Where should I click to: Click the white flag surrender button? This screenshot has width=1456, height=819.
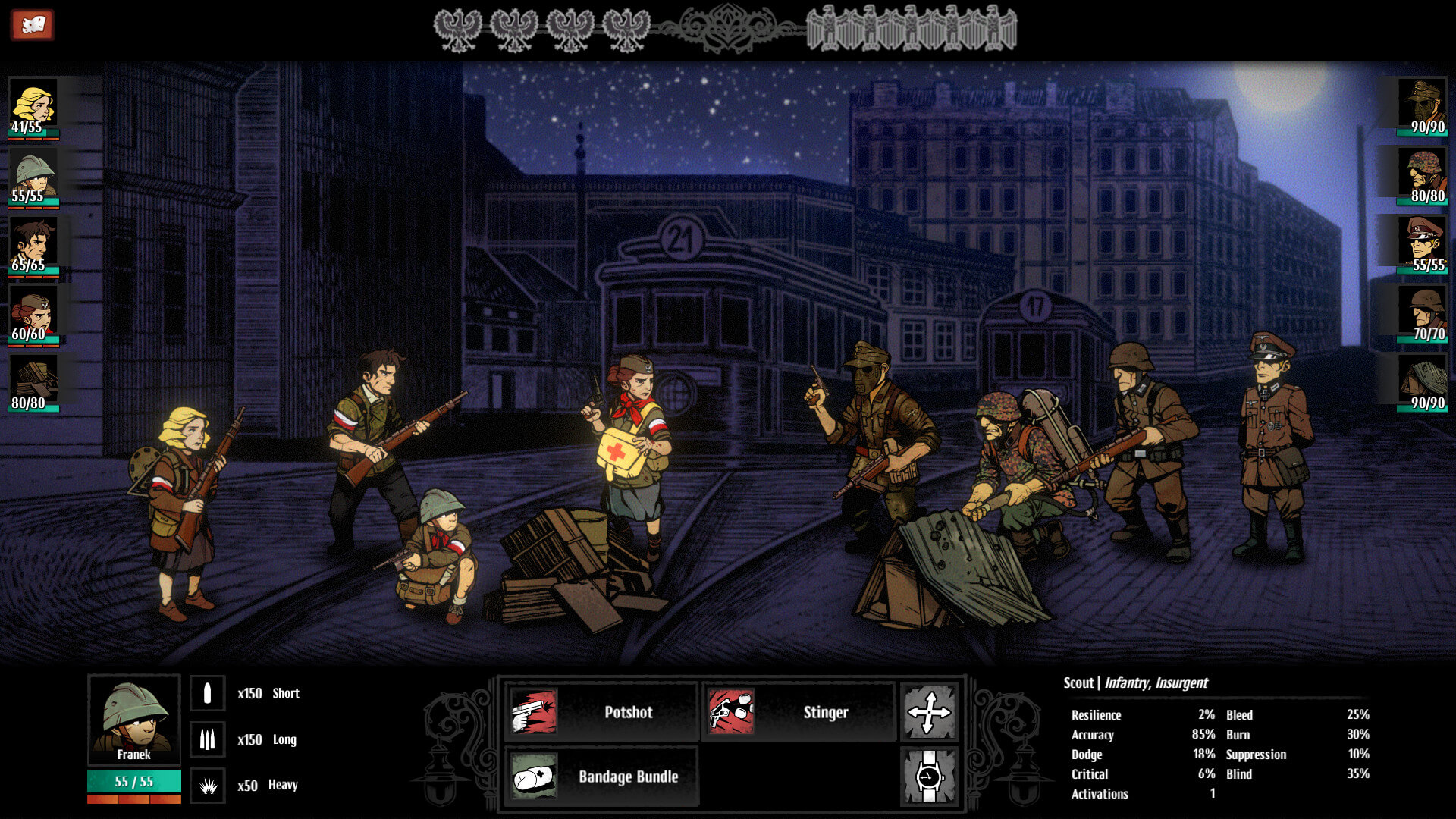point(32,25)
